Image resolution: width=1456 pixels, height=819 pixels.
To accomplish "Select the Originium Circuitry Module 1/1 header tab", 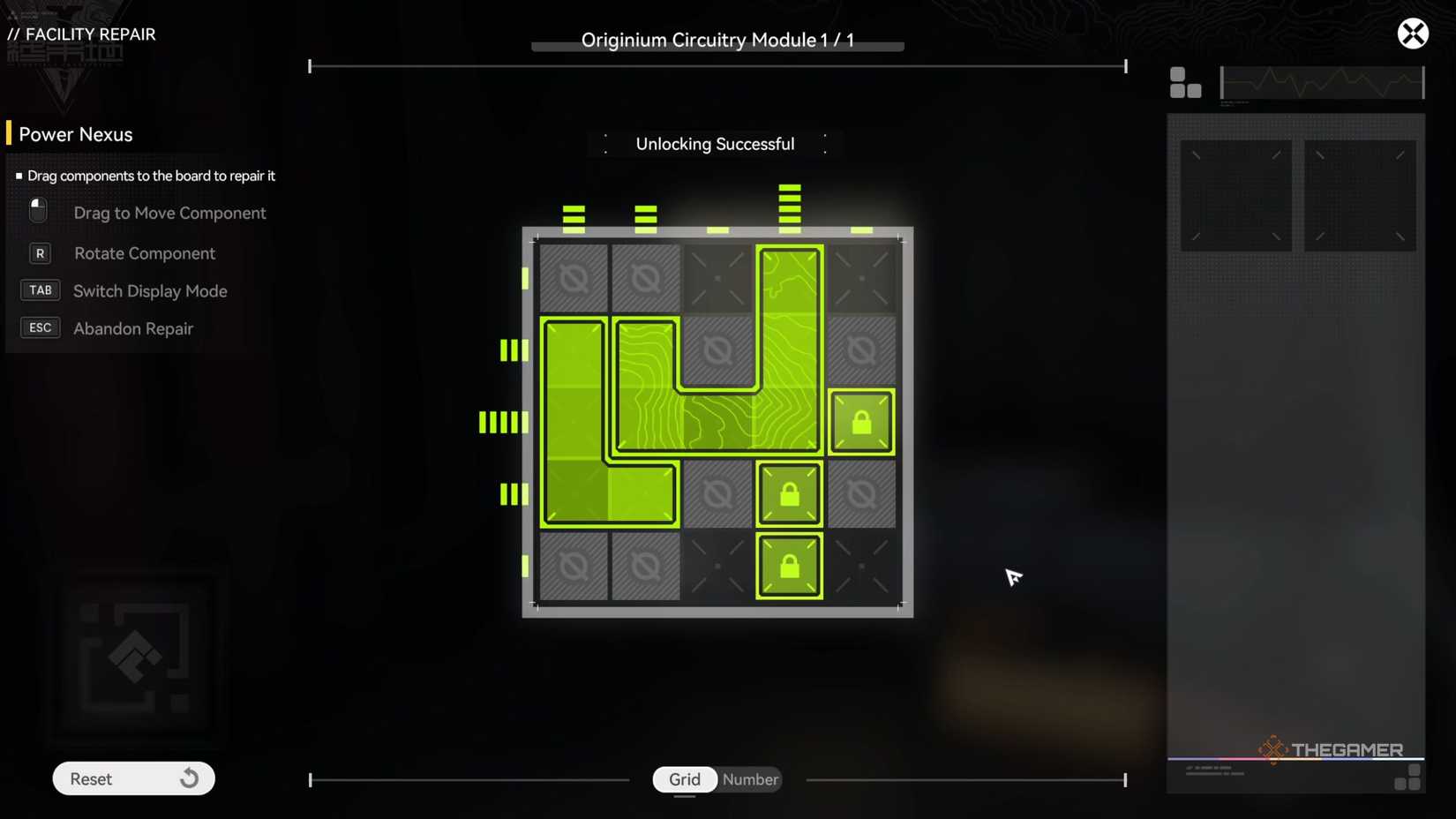I will [x=717, y=40].
